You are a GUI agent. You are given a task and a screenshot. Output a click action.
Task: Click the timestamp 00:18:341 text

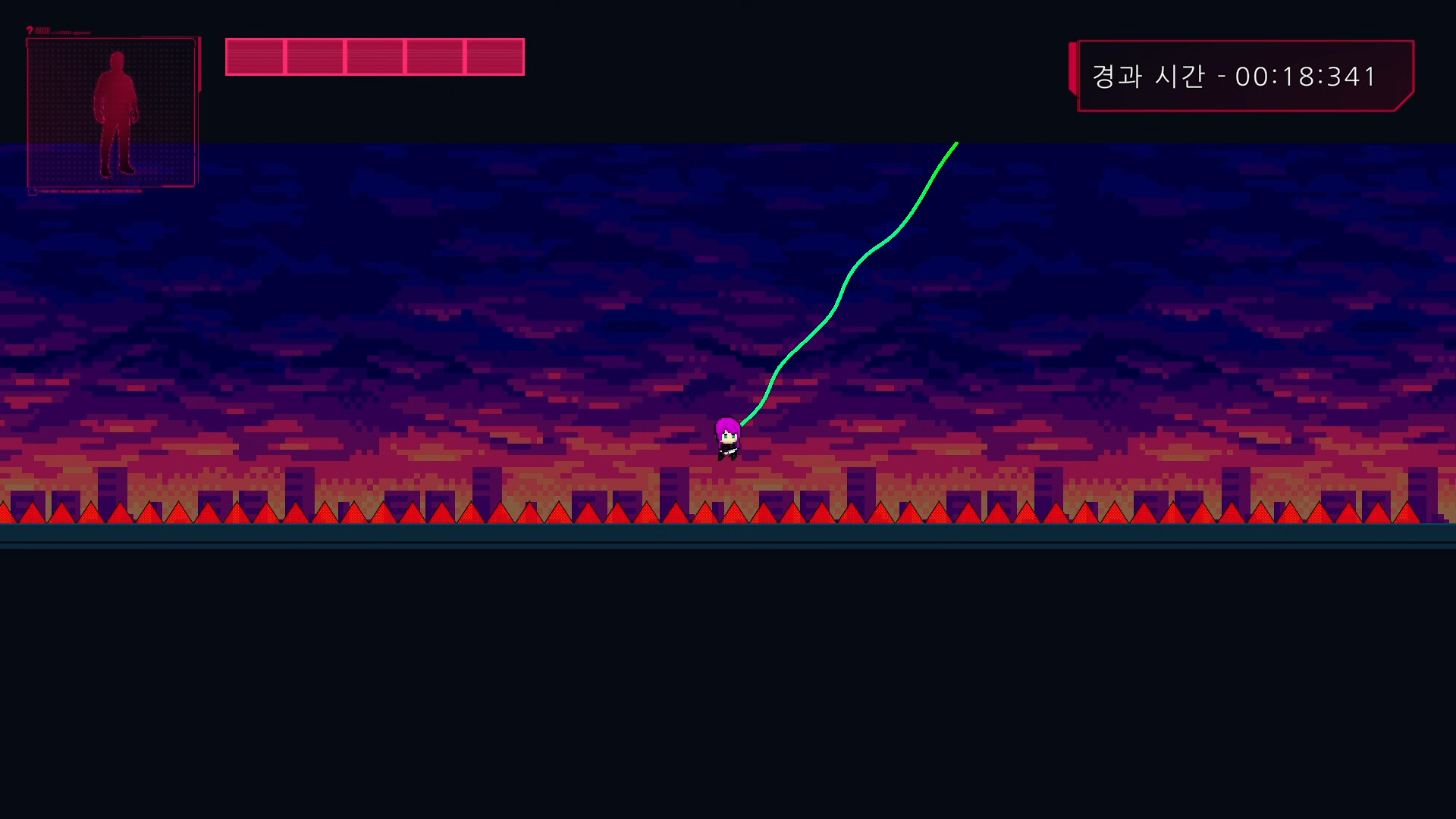point(1304,76)
